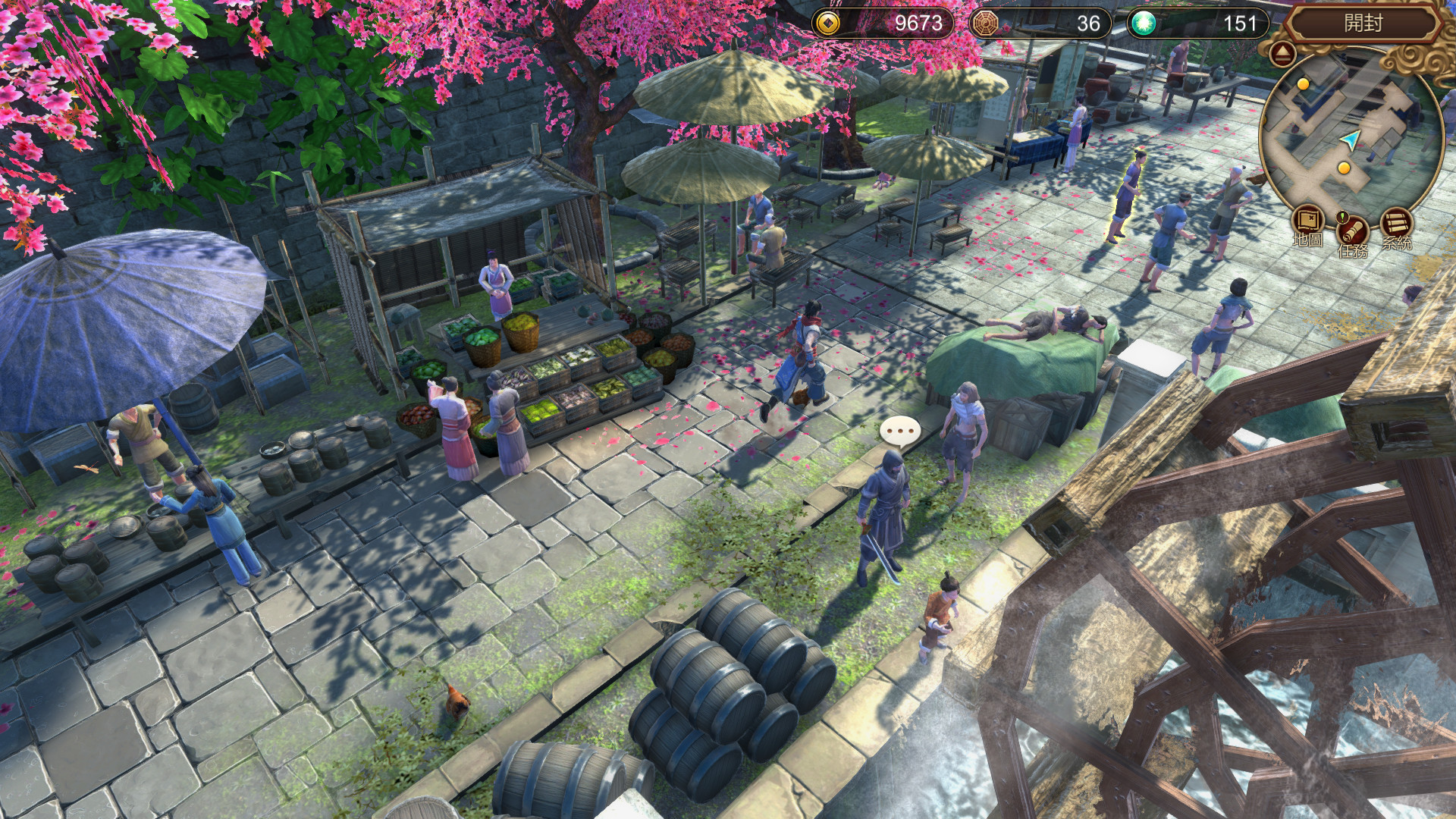Click the scroll icon inside the quest button

click(1351, 231)
